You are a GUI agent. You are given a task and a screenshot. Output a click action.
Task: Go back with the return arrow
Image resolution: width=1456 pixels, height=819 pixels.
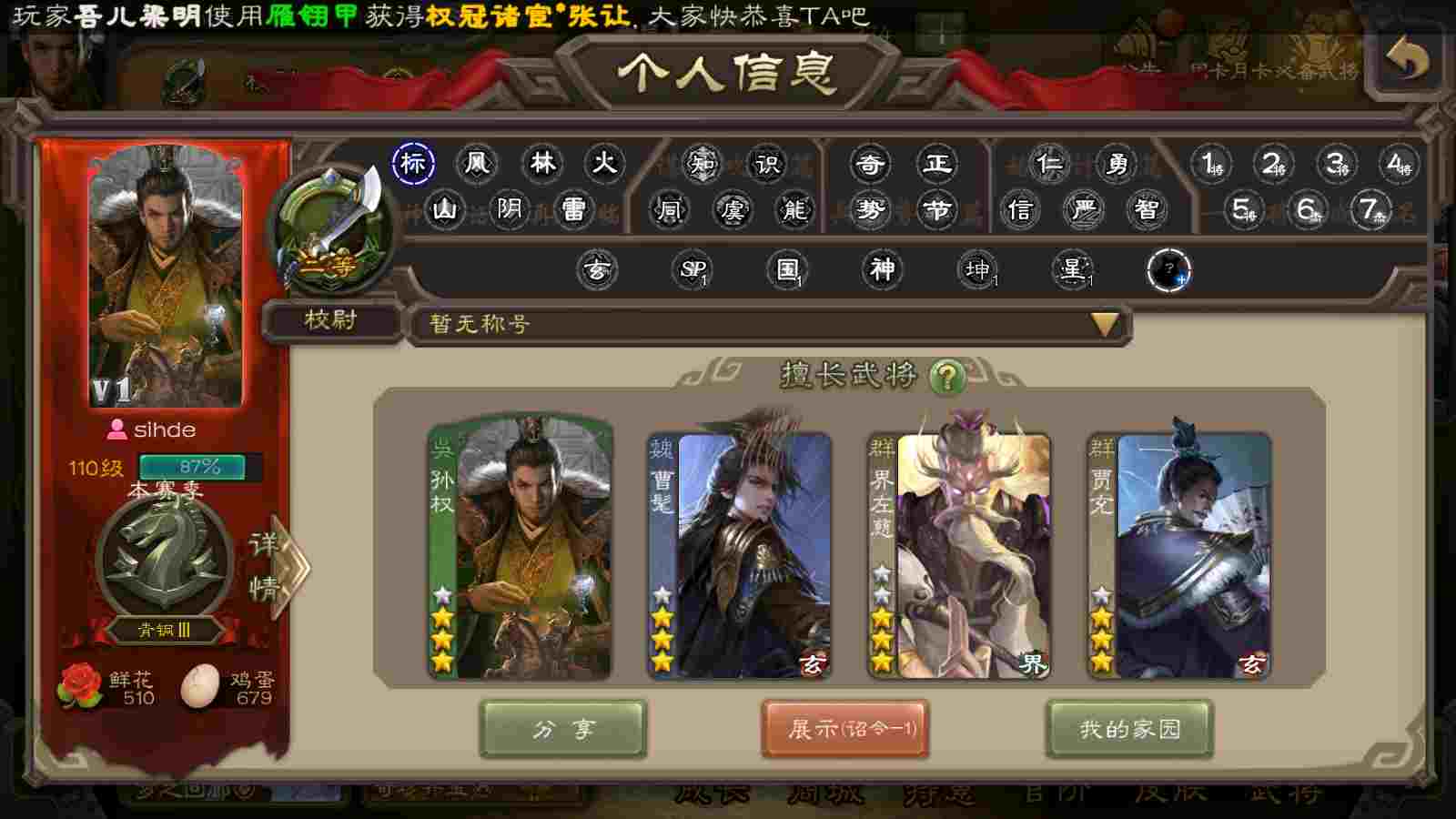(x=1406, y=61)
